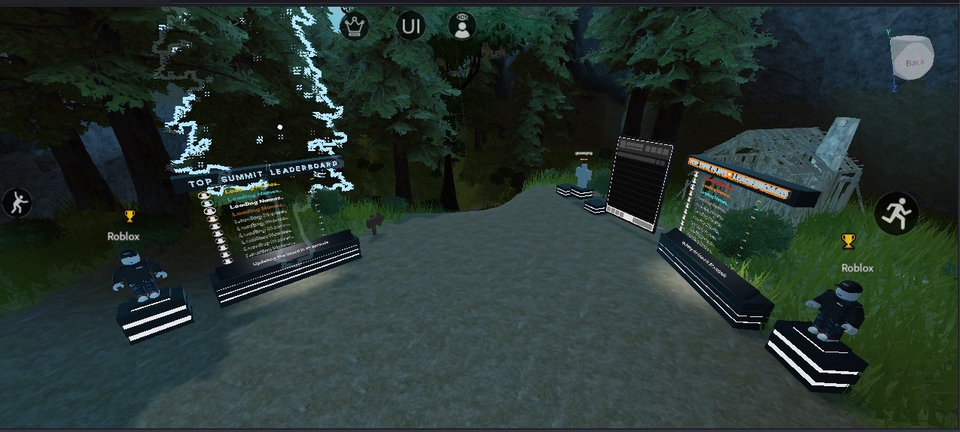Activate the running figure sprint button
960x432 pixels.
pyautogui.click(x=896, y=213)
